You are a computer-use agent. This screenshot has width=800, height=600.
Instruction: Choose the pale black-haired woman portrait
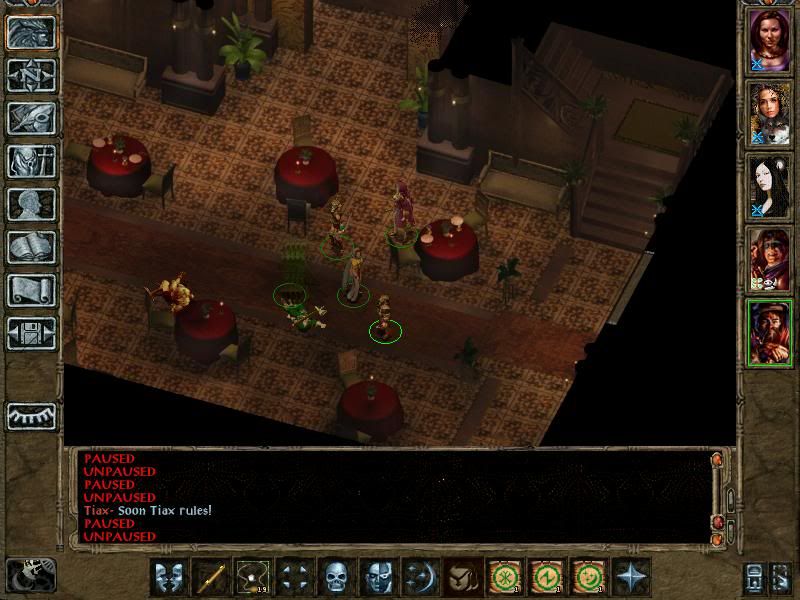click(x=771, y=186)
